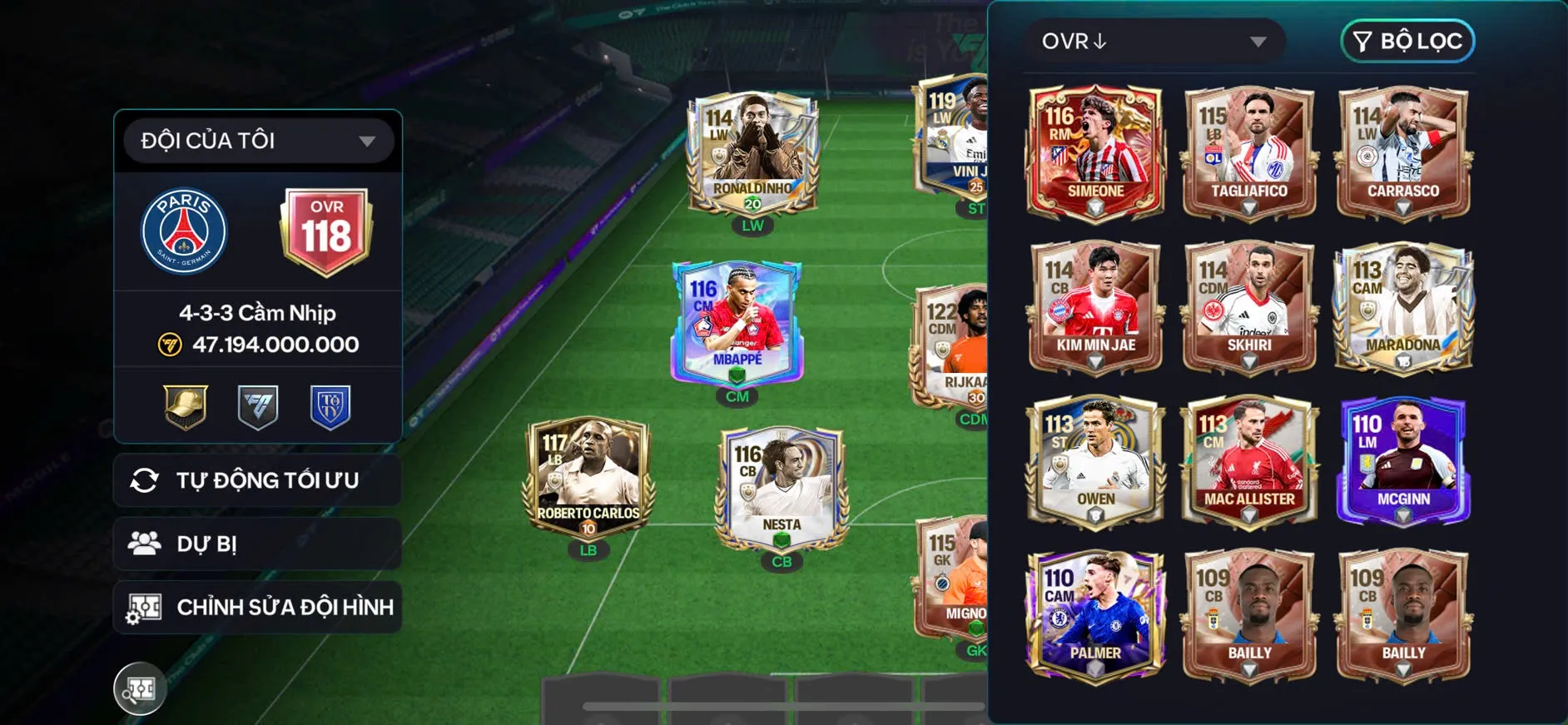The height and width of the screenshot is (725, 1568).
Task: Choose the Carrasco 114 LW card
Action: tap(1403, 152)
